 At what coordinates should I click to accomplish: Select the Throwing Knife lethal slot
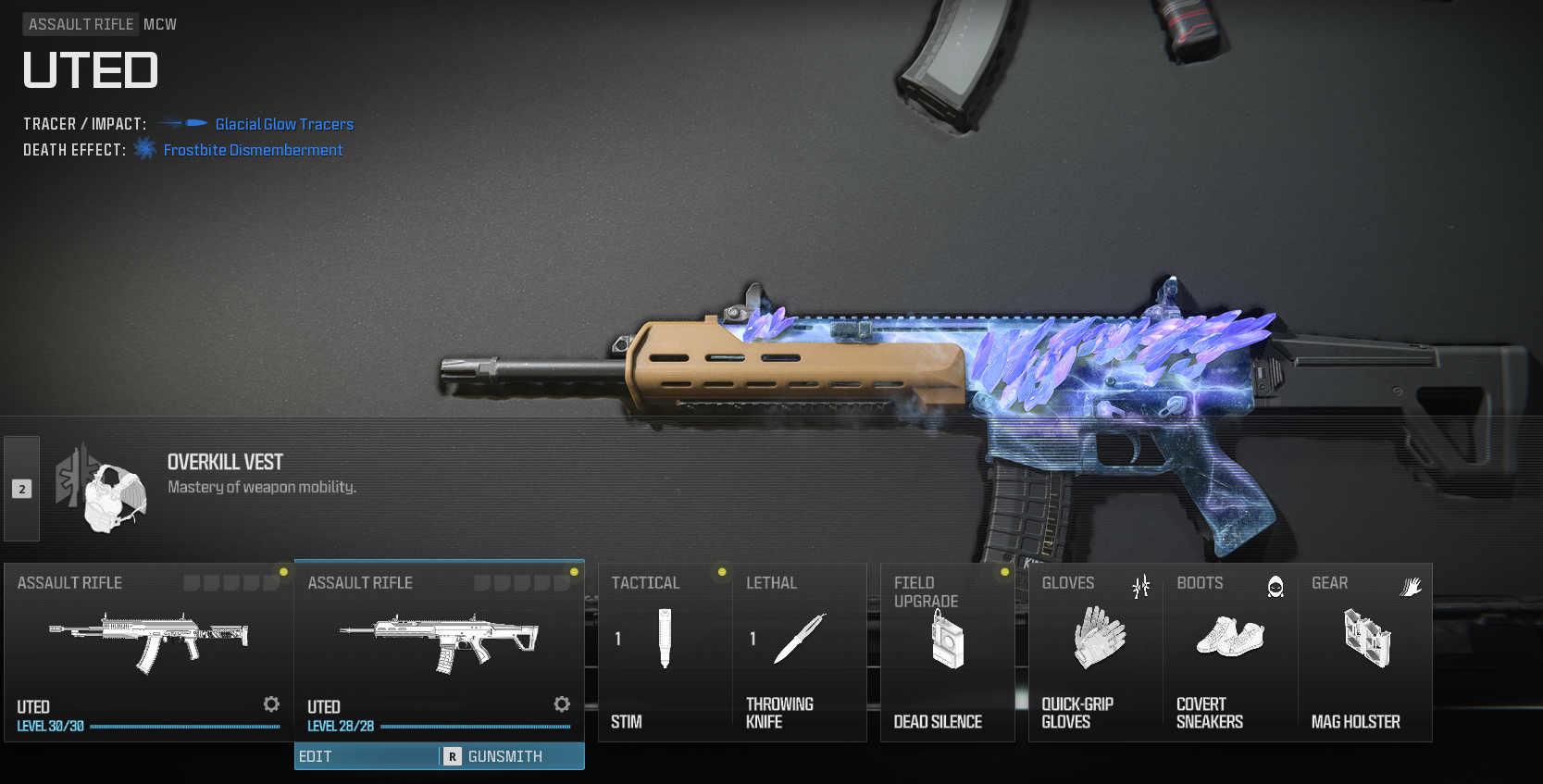799,652
